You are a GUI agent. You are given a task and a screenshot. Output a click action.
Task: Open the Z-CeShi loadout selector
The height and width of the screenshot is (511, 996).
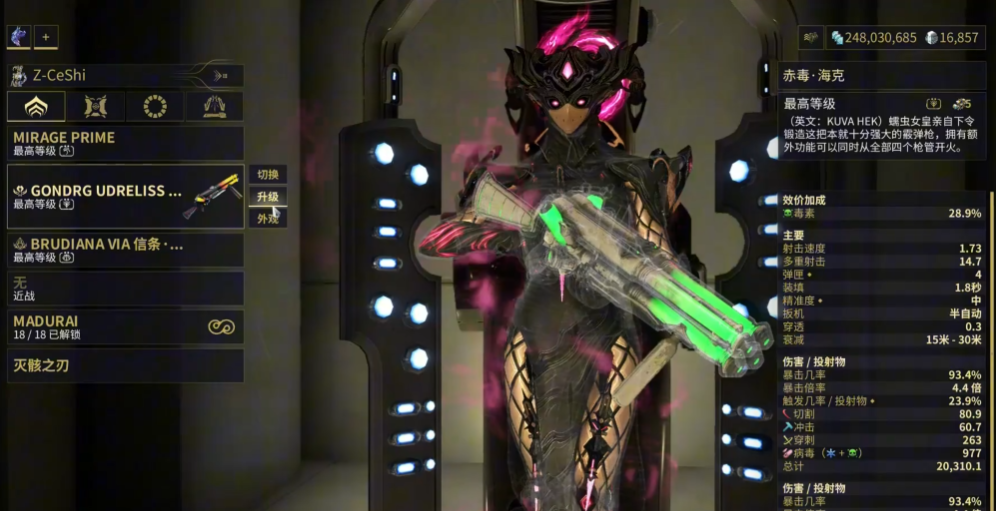click(125, 76)
